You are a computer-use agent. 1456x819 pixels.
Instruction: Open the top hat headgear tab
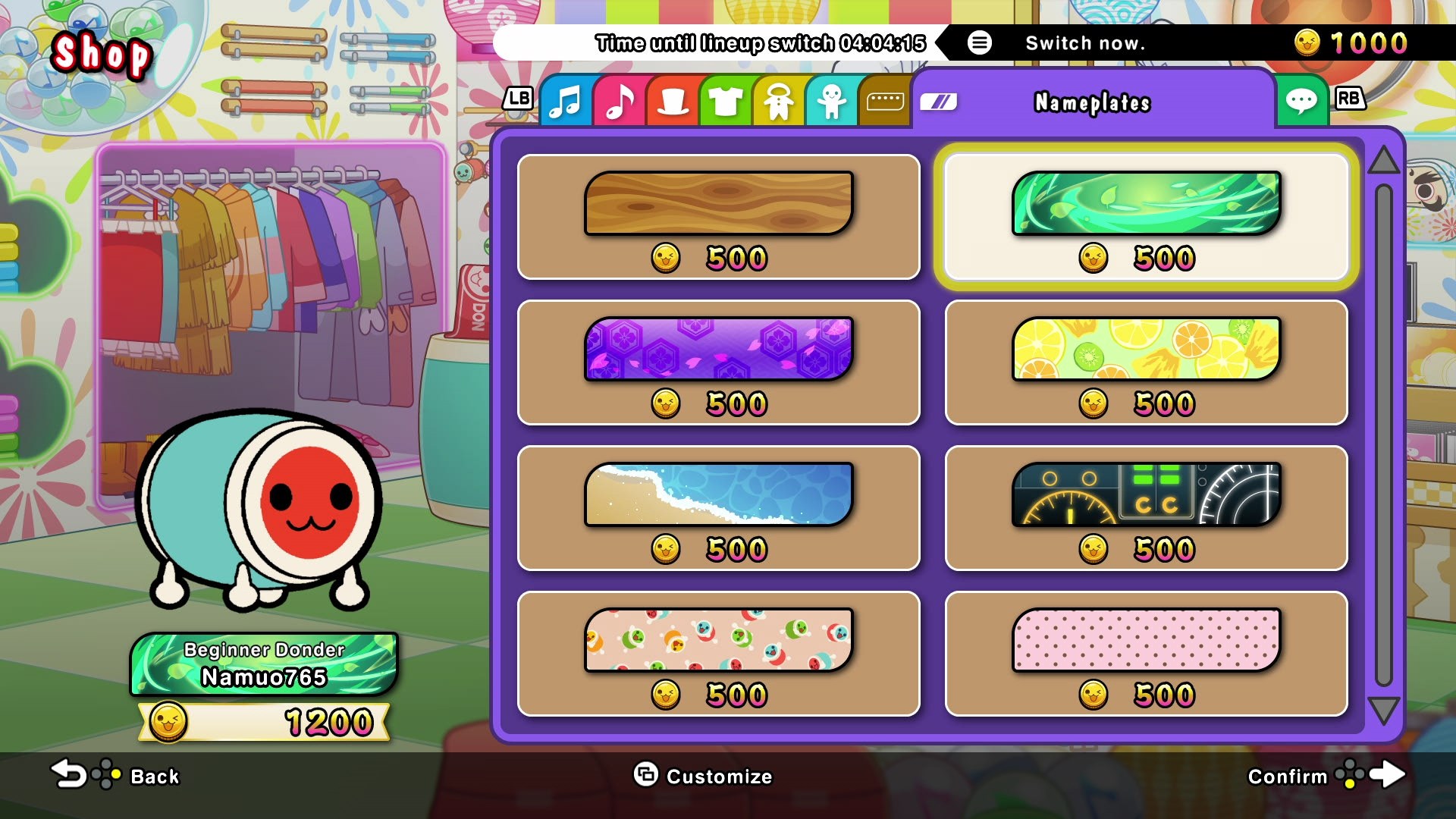[671, 101]
